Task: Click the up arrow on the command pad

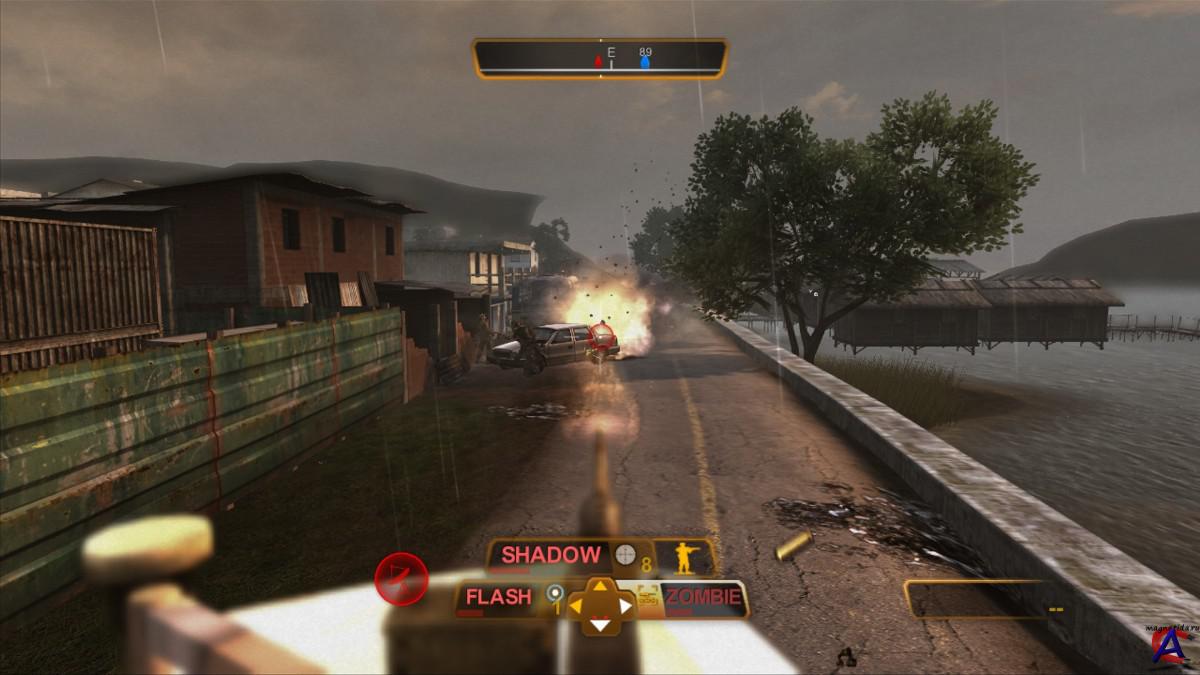Action: tap(600, 586)
